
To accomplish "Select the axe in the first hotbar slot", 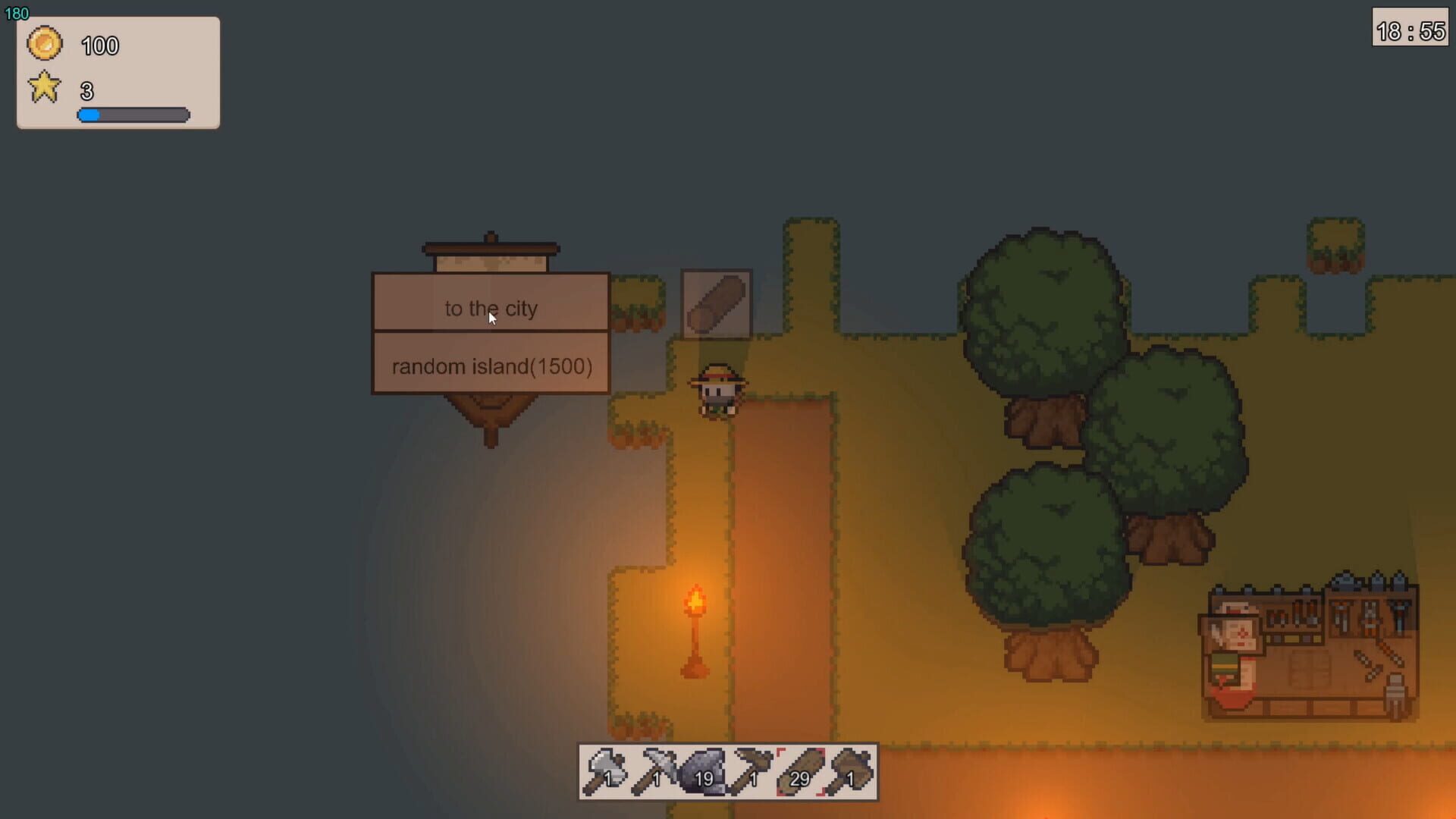I will tap(607, 770).
